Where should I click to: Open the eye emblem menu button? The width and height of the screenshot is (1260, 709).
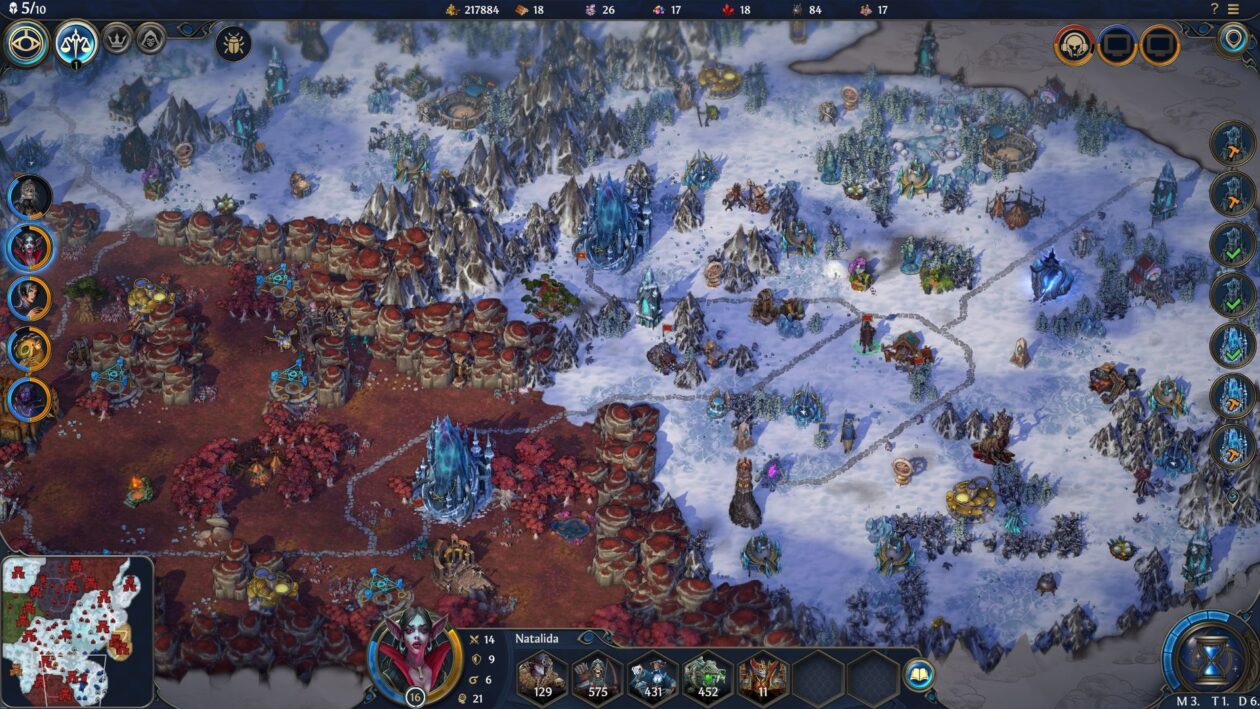(x=27, y=42)
